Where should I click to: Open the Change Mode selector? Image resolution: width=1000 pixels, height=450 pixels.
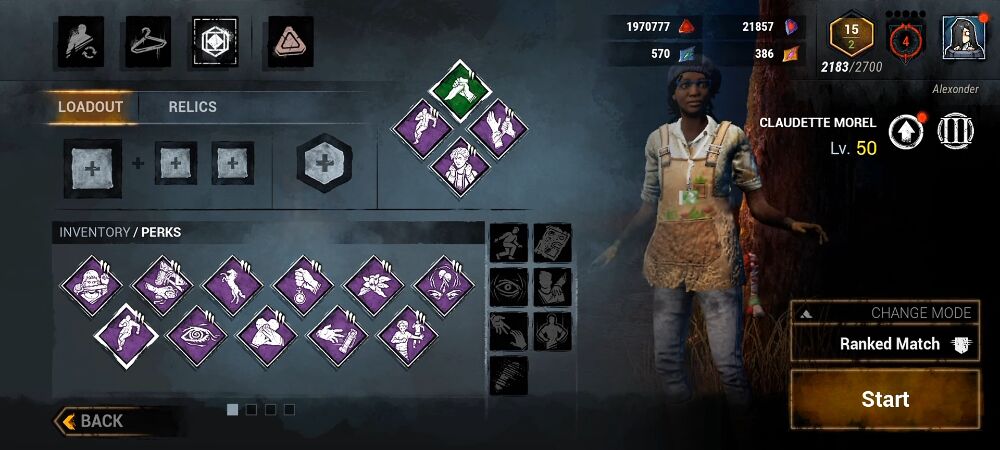click(x=885, y=313)
